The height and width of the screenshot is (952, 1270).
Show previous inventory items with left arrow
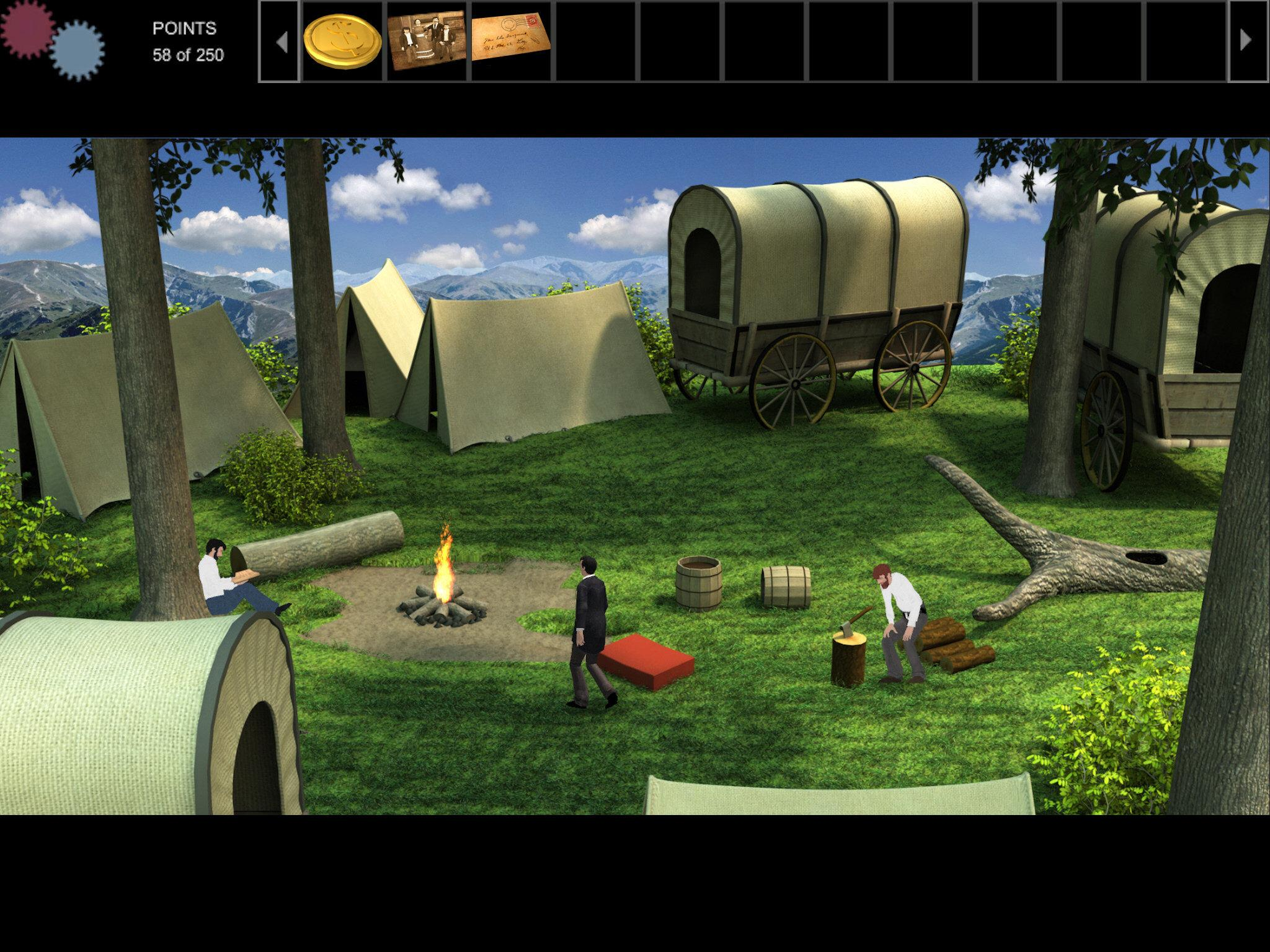pos(281,42)
